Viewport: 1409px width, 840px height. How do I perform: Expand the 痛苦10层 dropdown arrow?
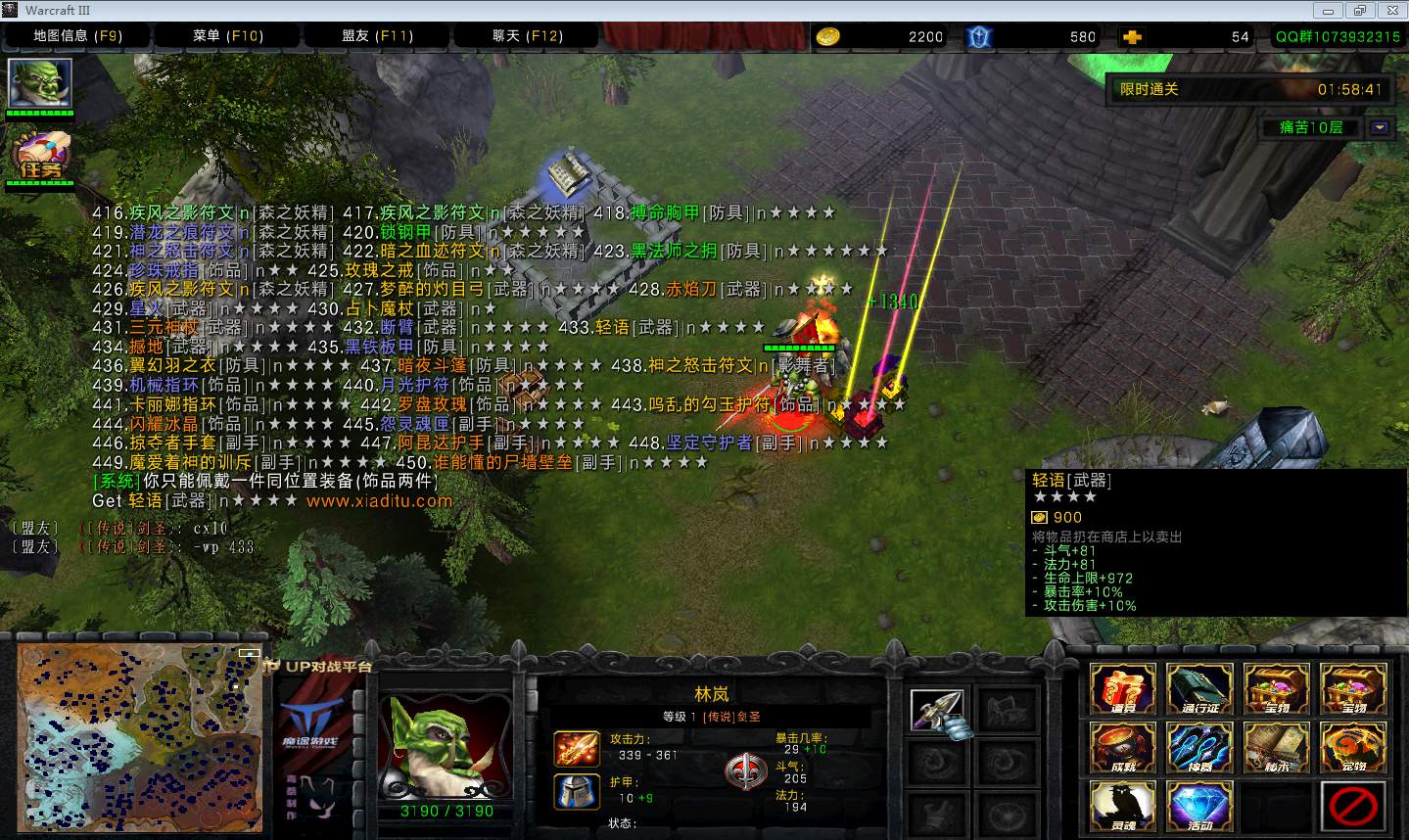(x=1380, y=127)
